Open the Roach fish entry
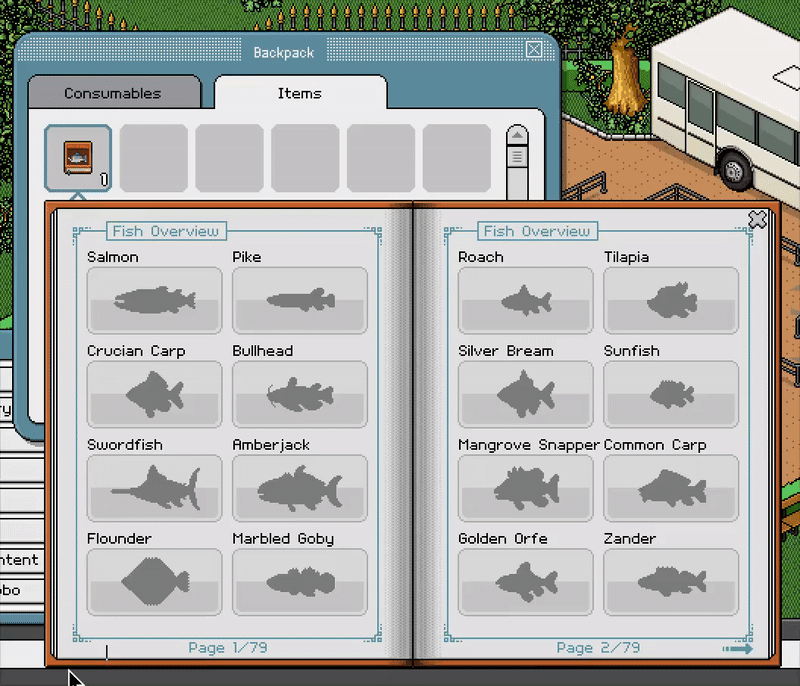Viewport: 800px width, 686px height. (526, 300)
